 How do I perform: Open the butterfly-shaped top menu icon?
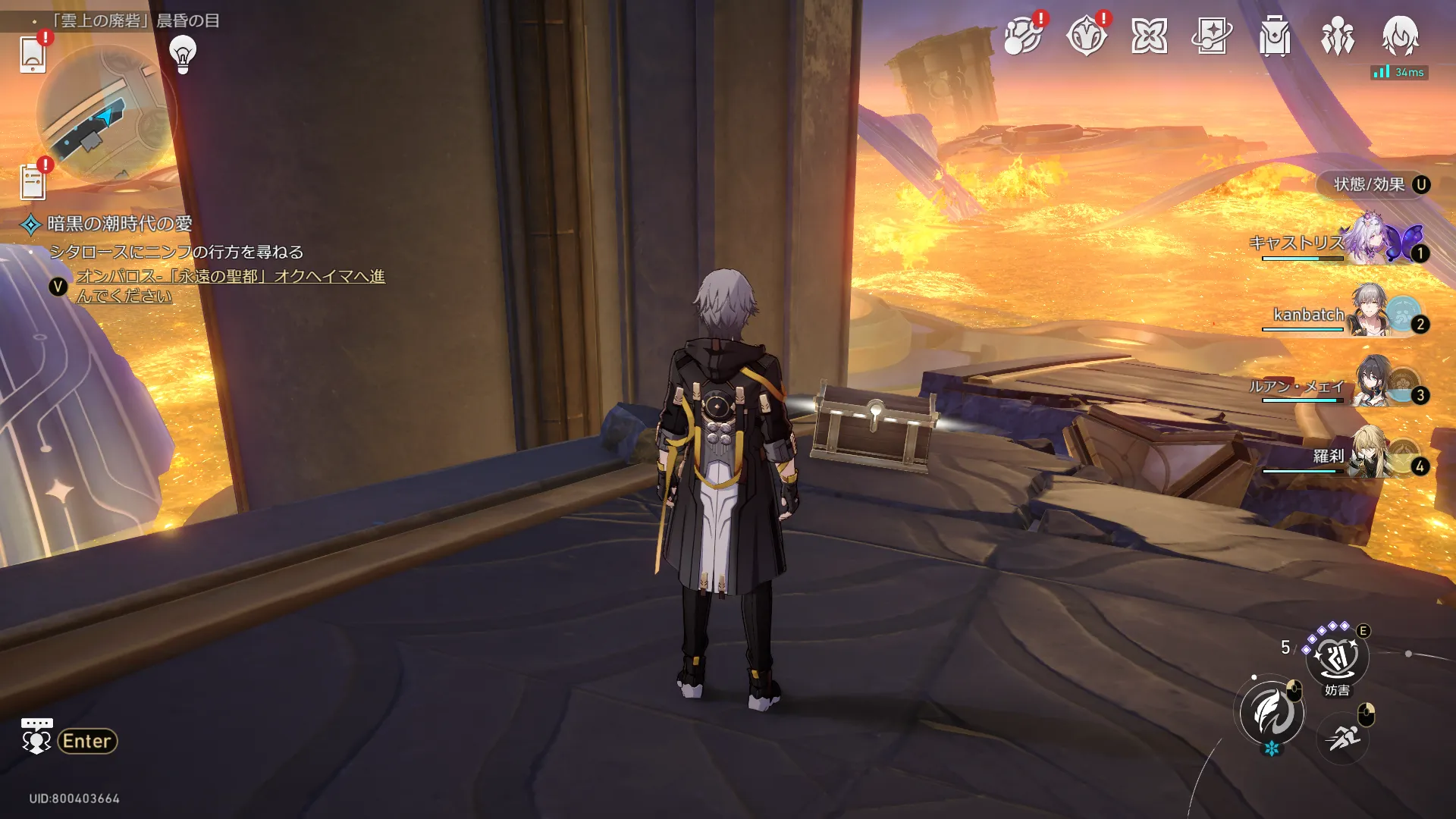[x=1149, y=36]
